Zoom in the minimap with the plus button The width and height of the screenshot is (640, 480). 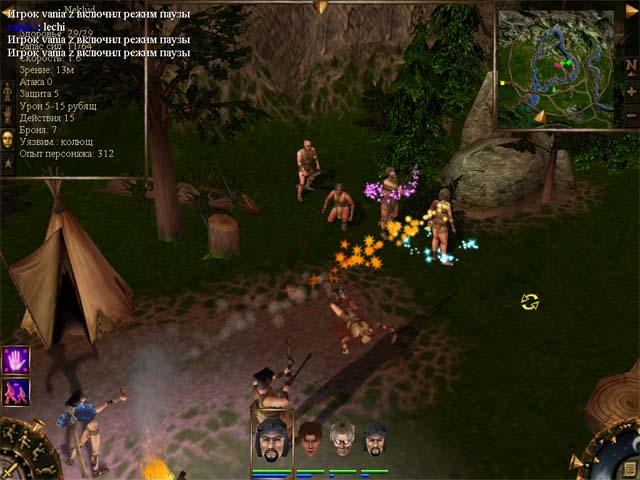(631, 91)
